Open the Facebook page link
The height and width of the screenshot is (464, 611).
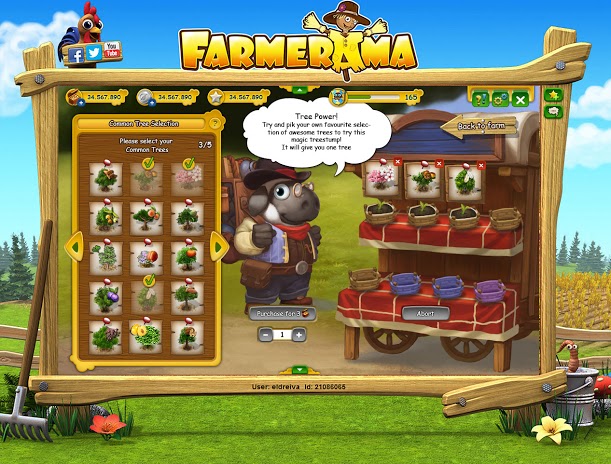(x=75, y=56)
